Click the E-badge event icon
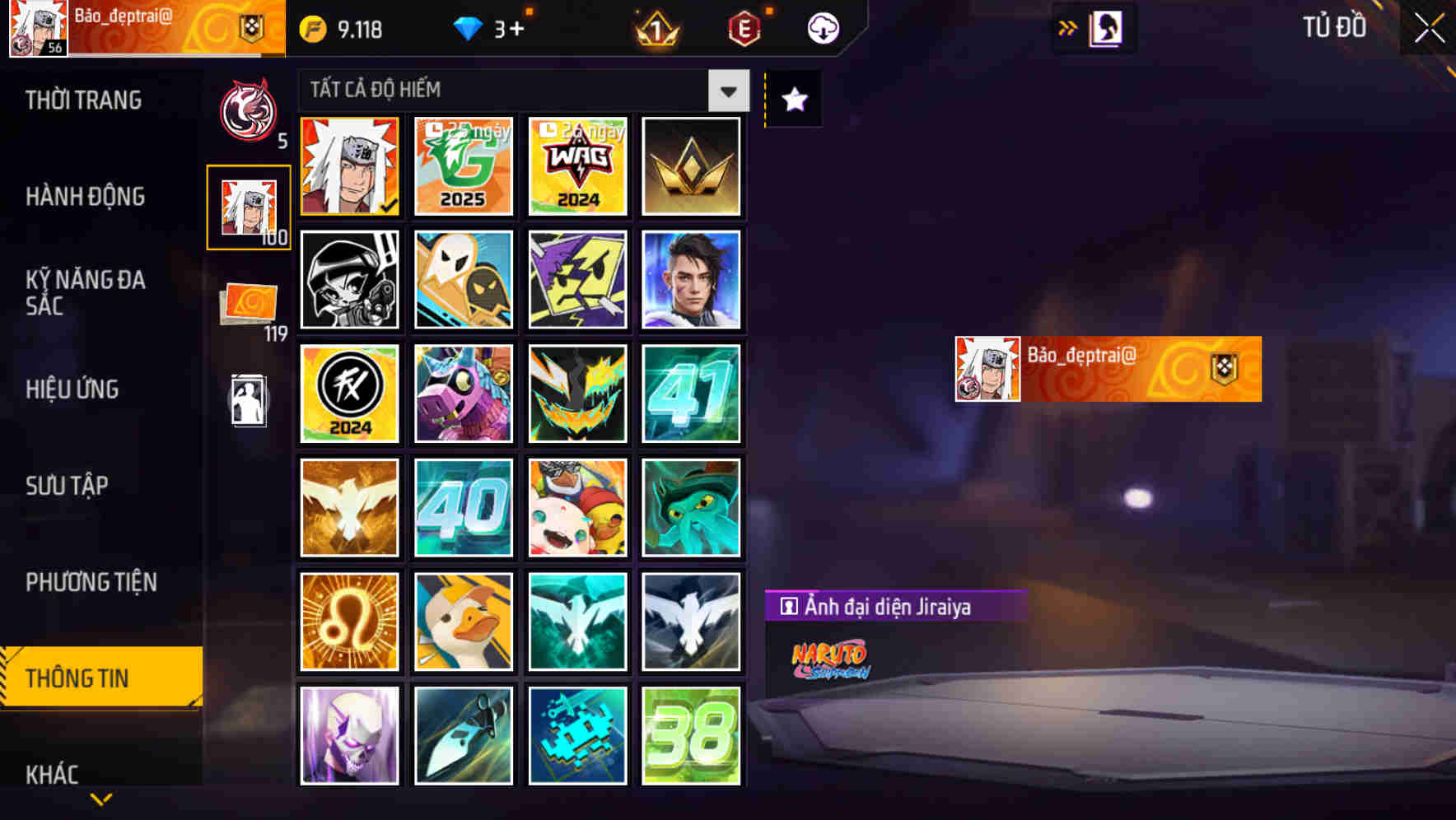The height and width of the screenshot is (820, 1456). pos(744,28)
